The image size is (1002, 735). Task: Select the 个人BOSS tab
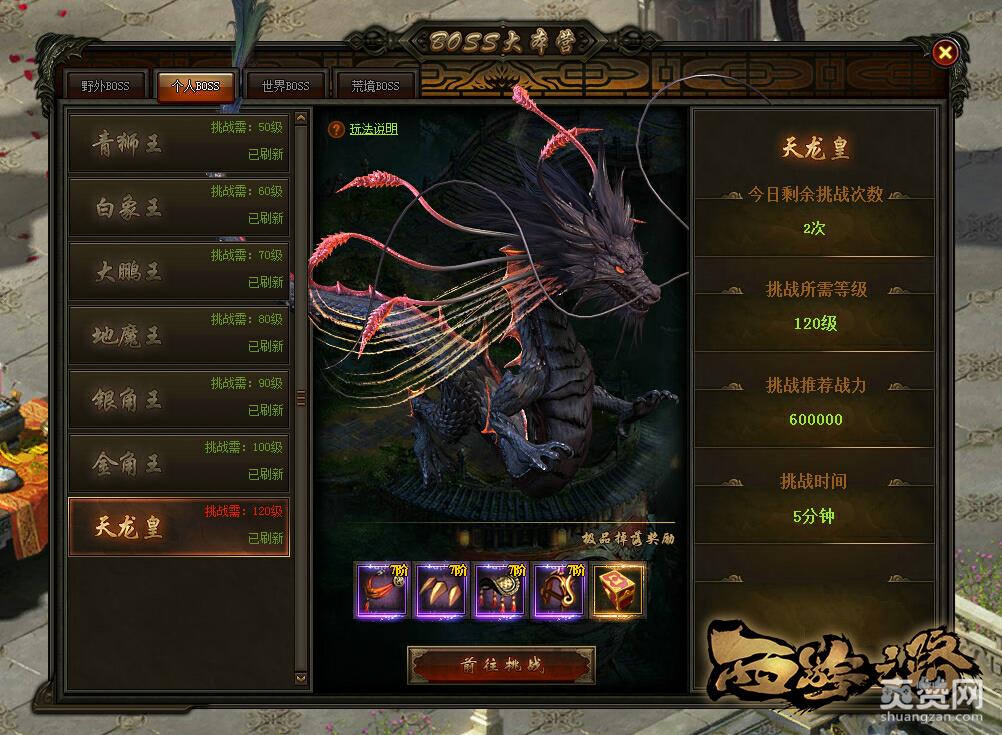(195, 87)
